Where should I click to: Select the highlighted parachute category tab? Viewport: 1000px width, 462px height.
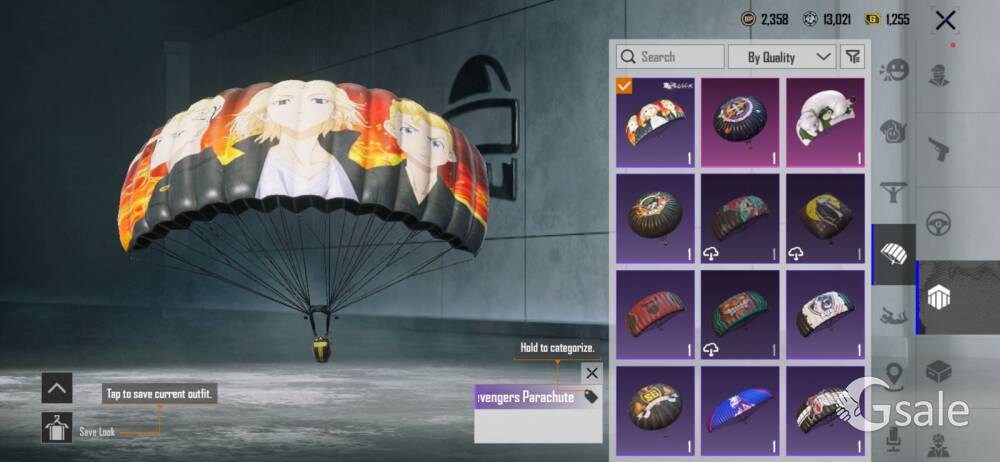[893, 254]
